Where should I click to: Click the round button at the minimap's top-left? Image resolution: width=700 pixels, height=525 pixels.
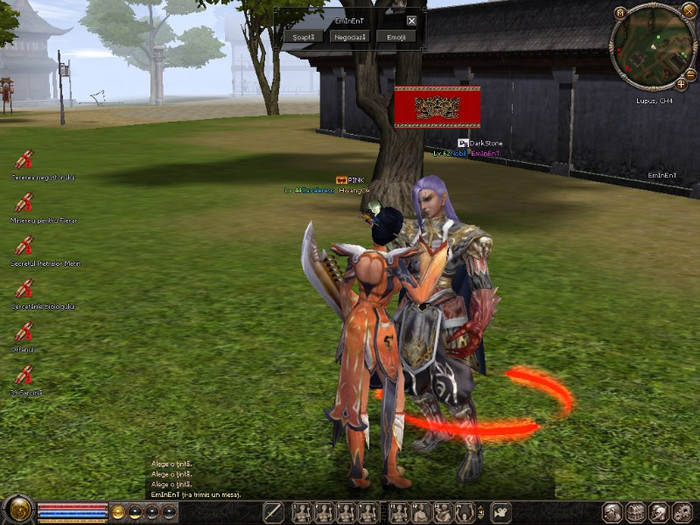621,13
